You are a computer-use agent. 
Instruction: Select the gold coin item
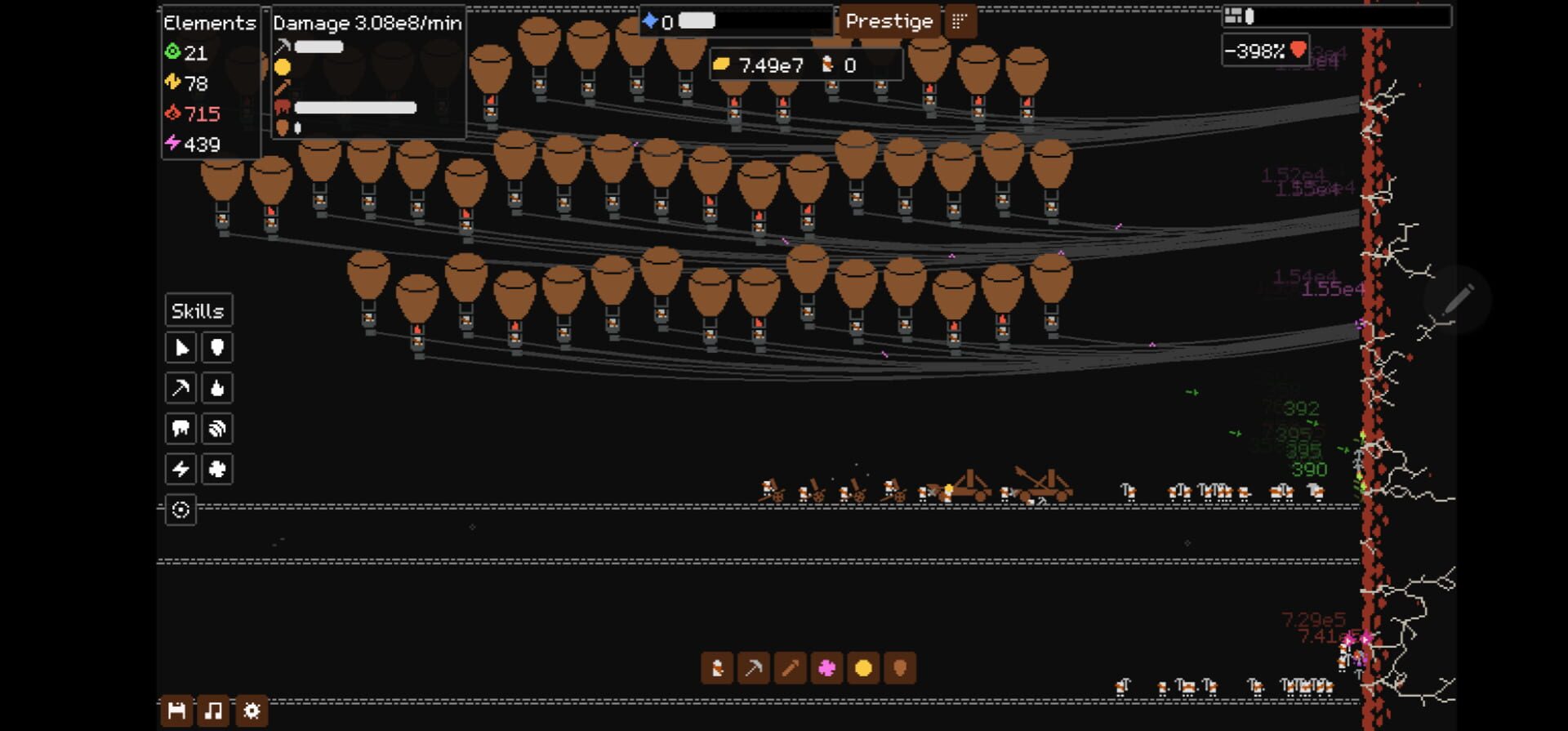(x=865, y=668)
